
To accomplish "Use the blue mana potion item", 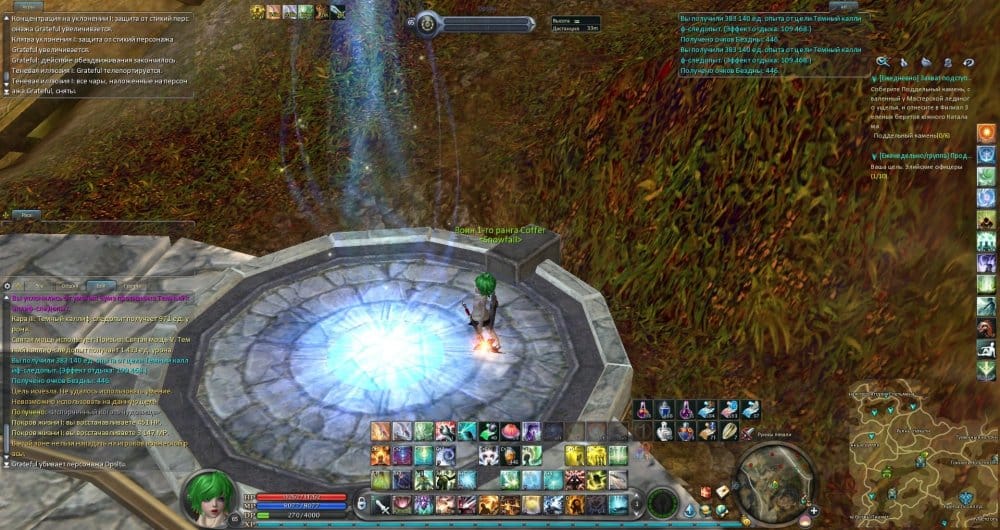I will click(x=664, y=409).
